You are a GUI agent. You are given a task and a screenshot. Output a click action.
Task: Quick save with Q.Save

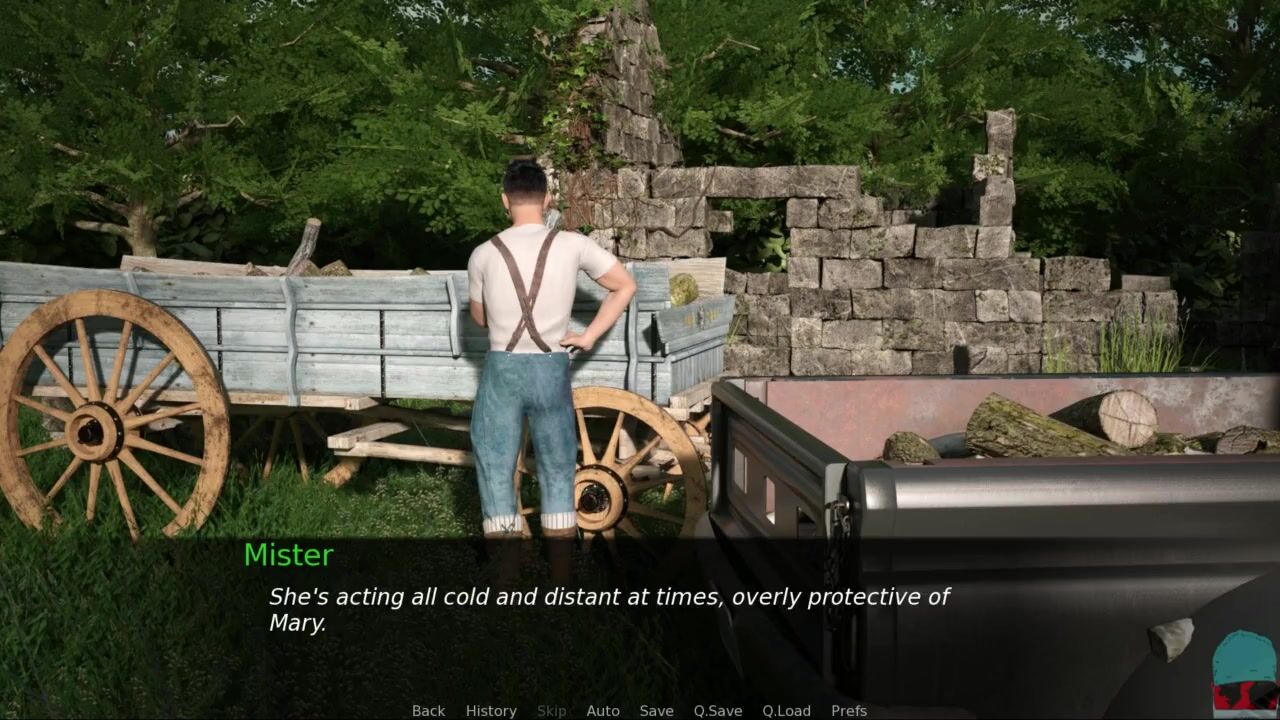[x=718, y=711]
